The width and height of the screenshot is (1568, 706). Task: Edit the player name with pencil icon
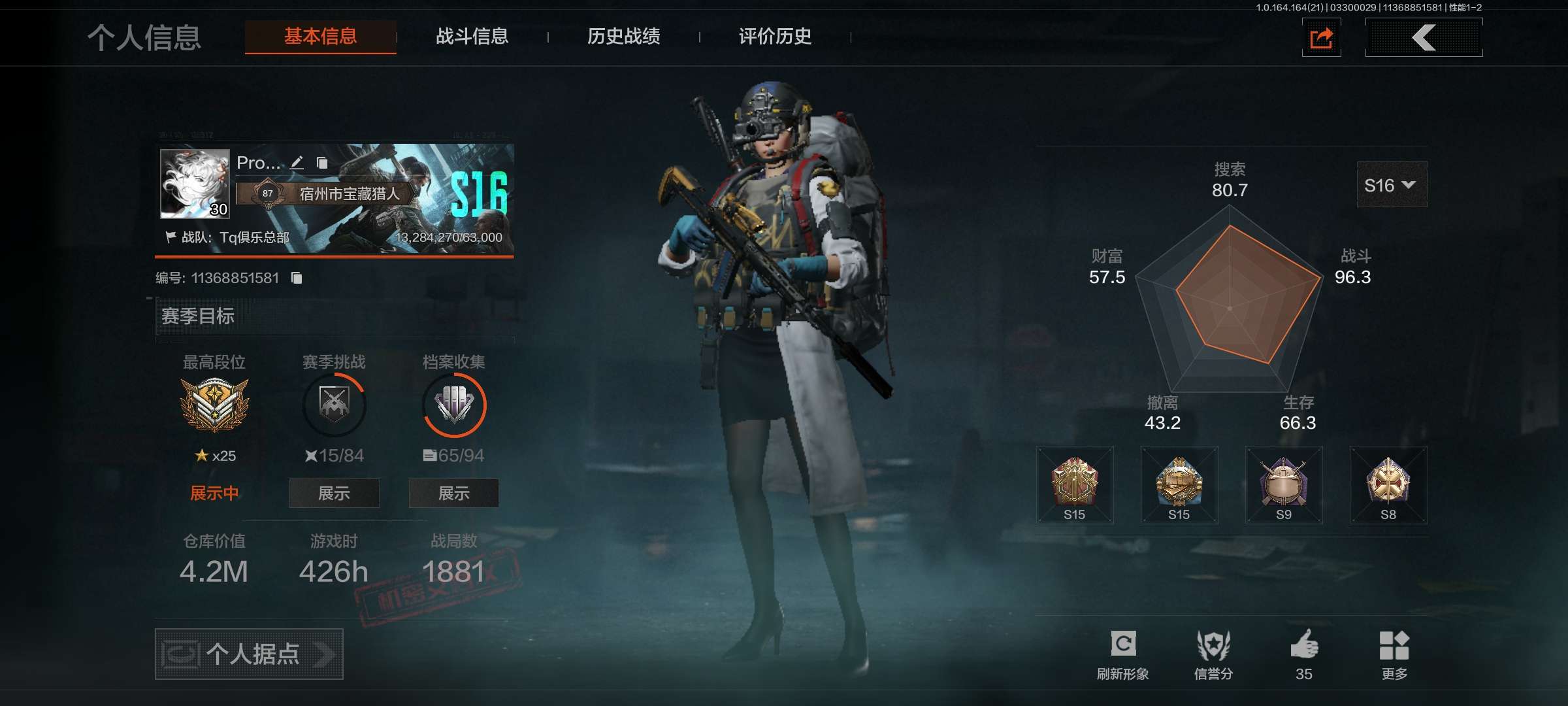[297, 163]
